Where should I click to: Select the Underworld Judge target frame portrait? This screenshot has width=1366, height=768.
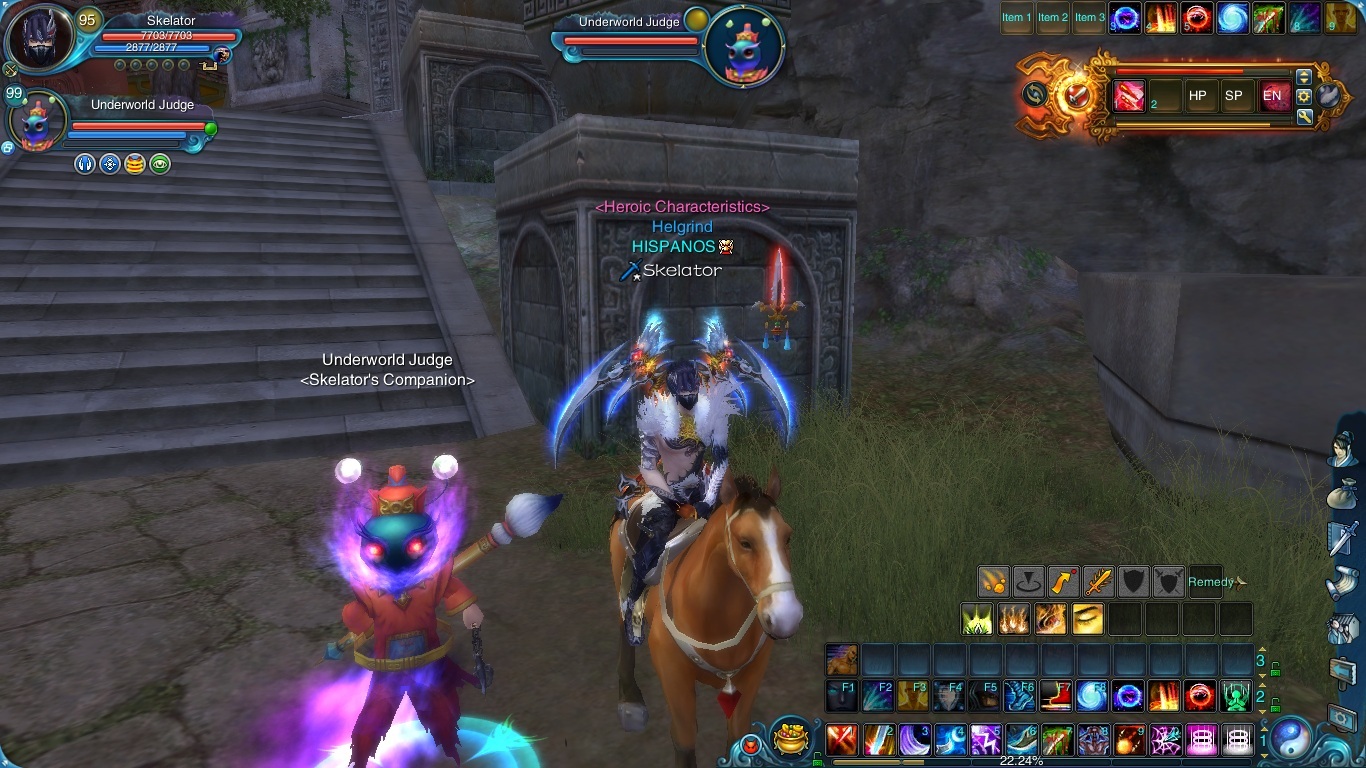click(743, 46)
